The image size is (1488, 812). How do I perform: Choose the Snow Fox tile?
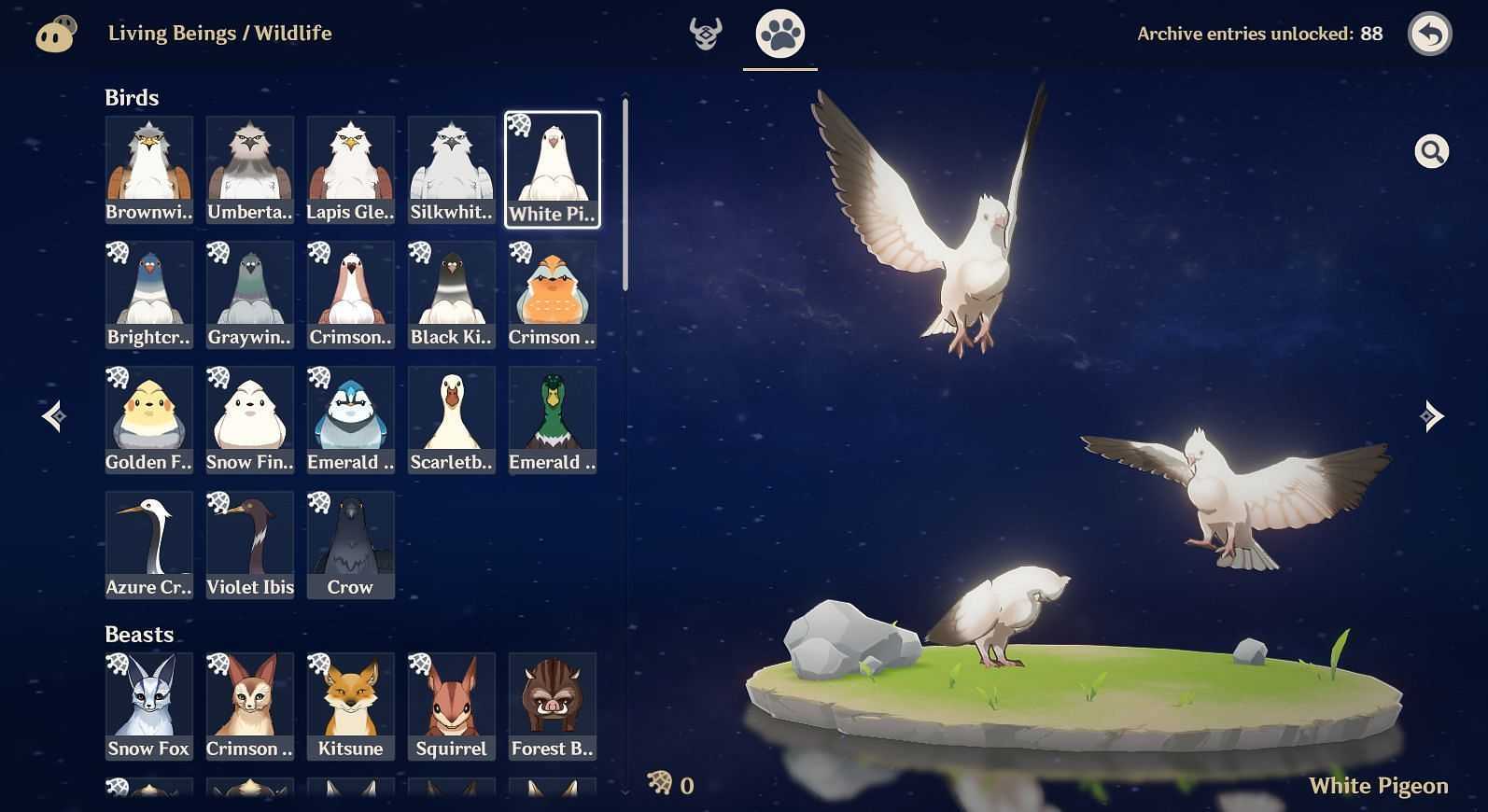tap(149, 707)
